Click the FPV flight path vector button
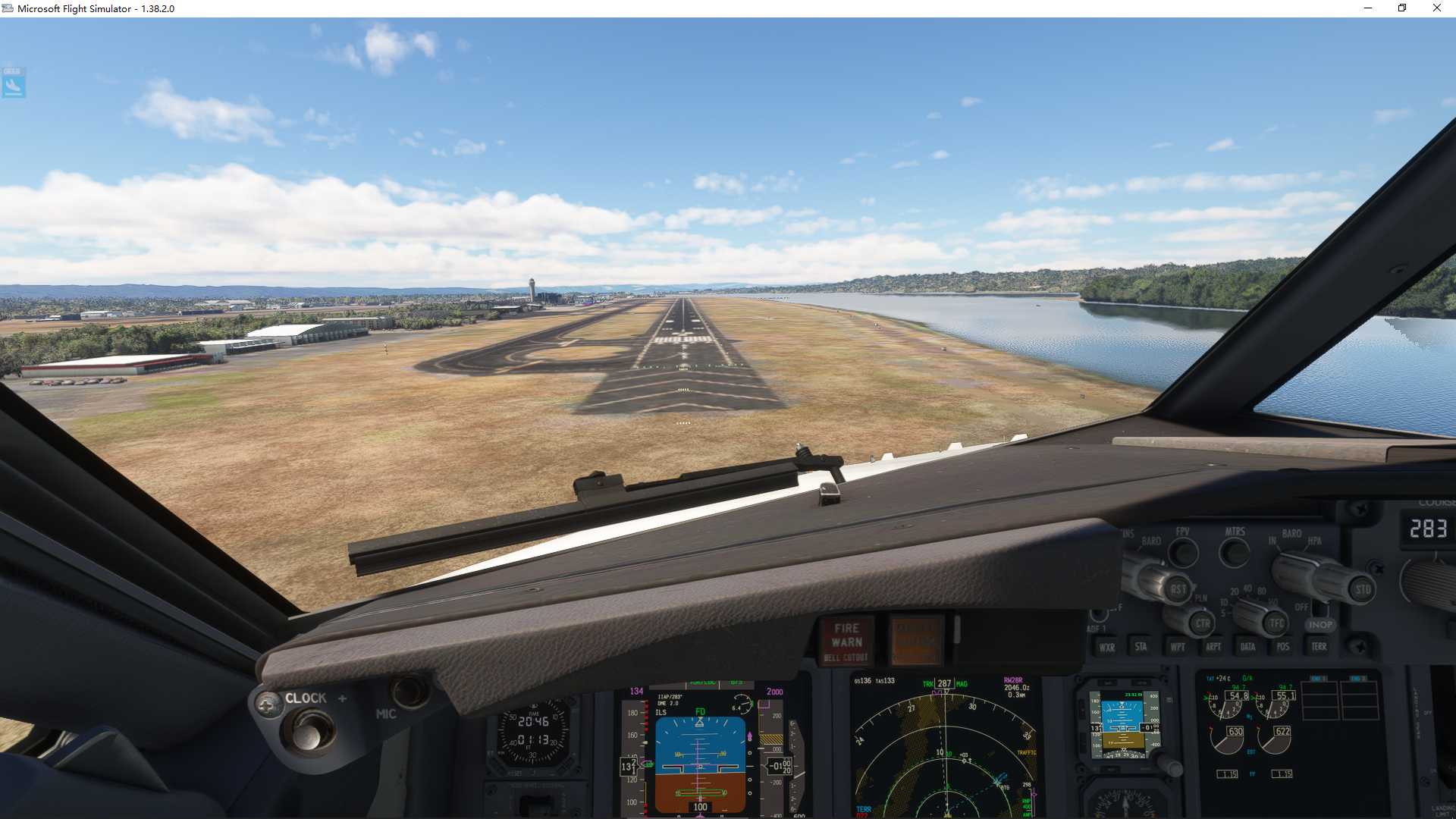Screen dimensions: 1456x819 point(1183,553)
